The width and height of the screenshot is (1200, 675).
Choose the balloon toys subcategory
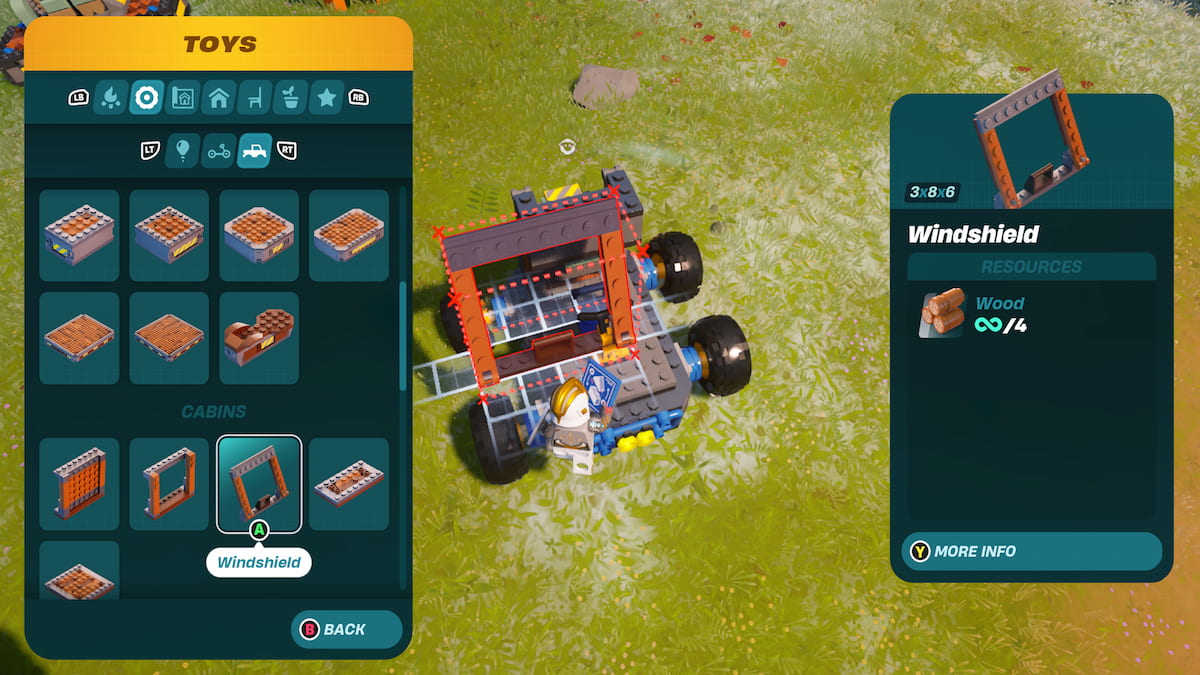pyautogui.click(x=182, y=151)
